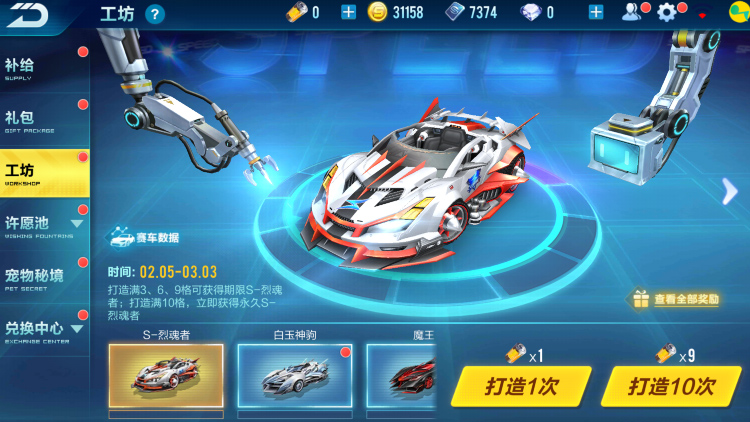Screen dimensions: 750x422
Task: Pick the 魔王 red car thumbnail
Action: [402, 377]
